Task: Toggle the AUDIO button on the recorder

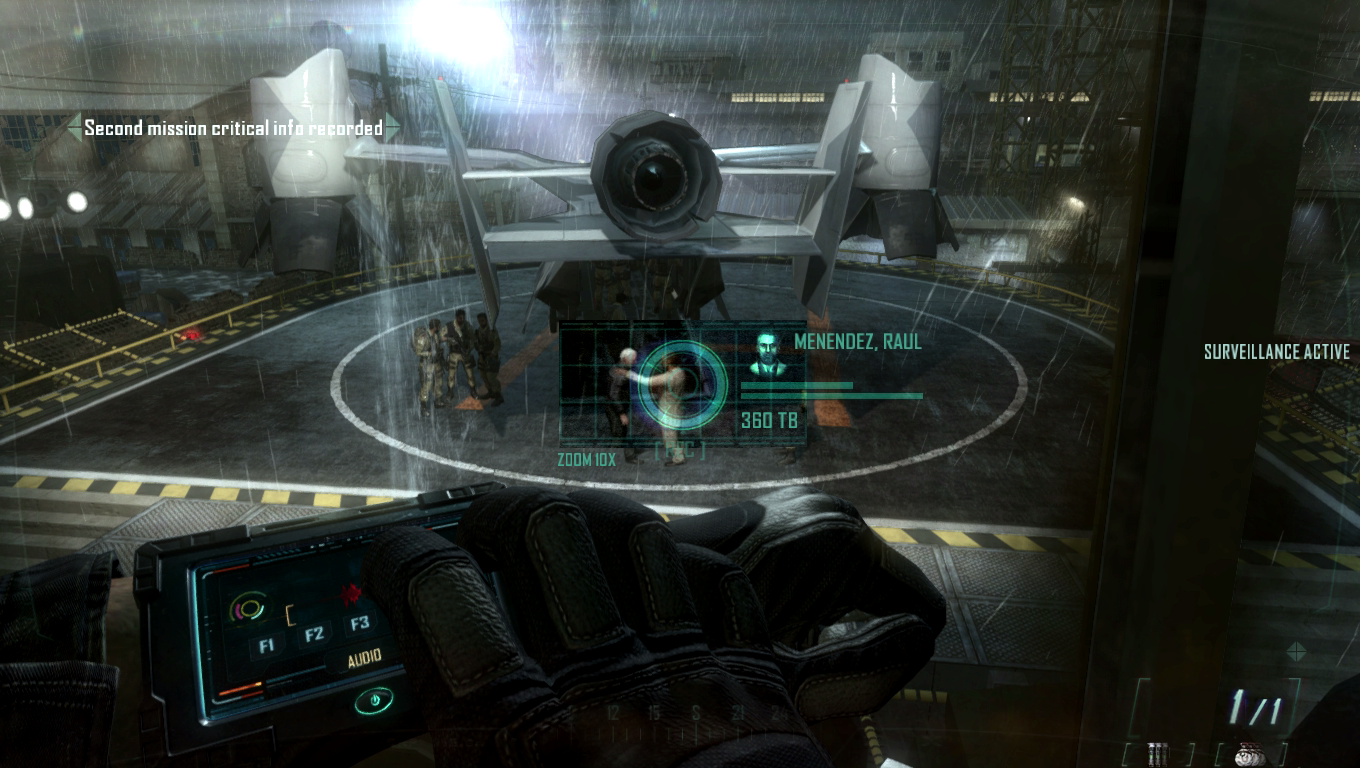Action: [364, 660]
